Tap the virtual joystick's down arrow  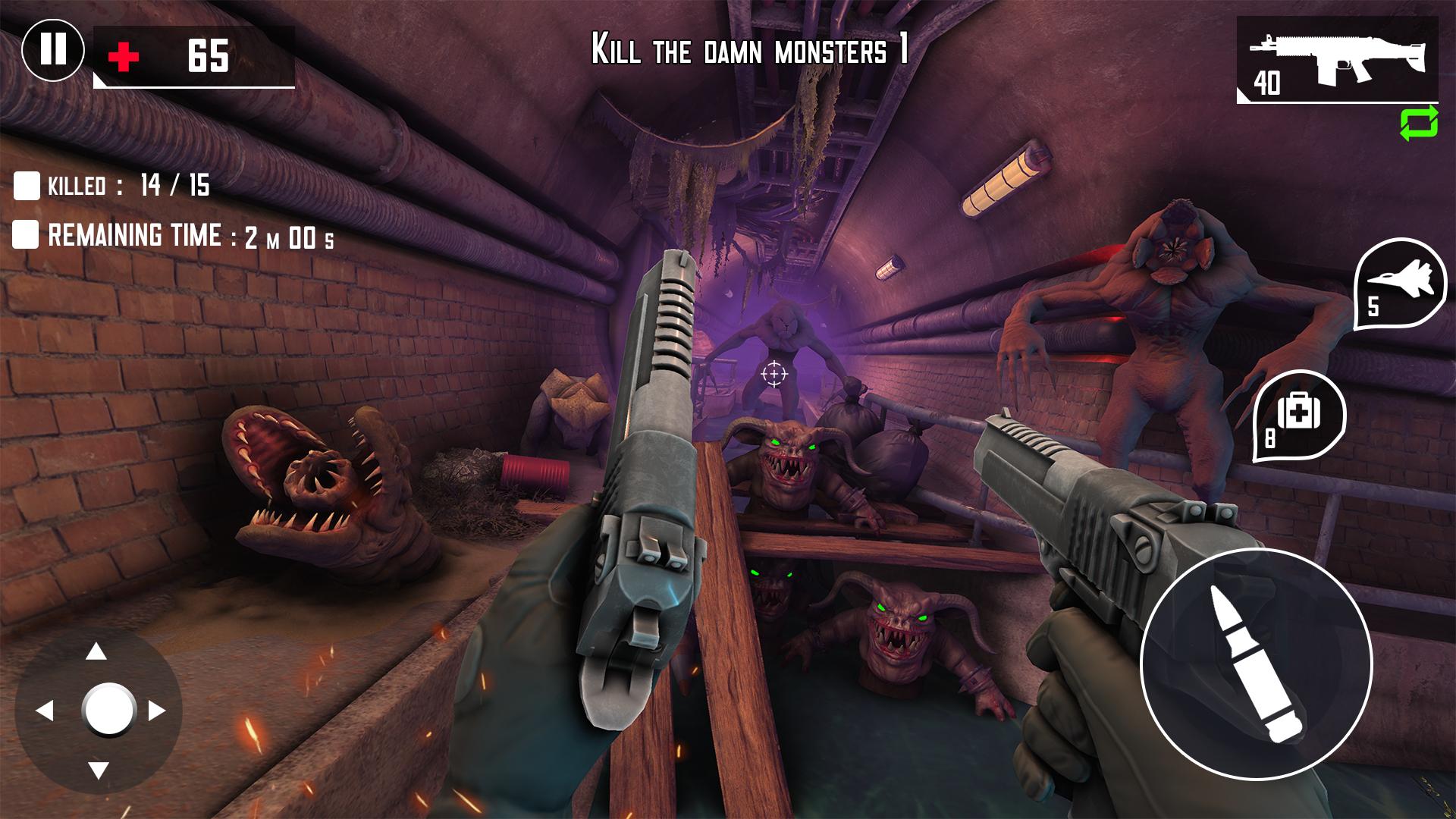[x=98, y=770]
